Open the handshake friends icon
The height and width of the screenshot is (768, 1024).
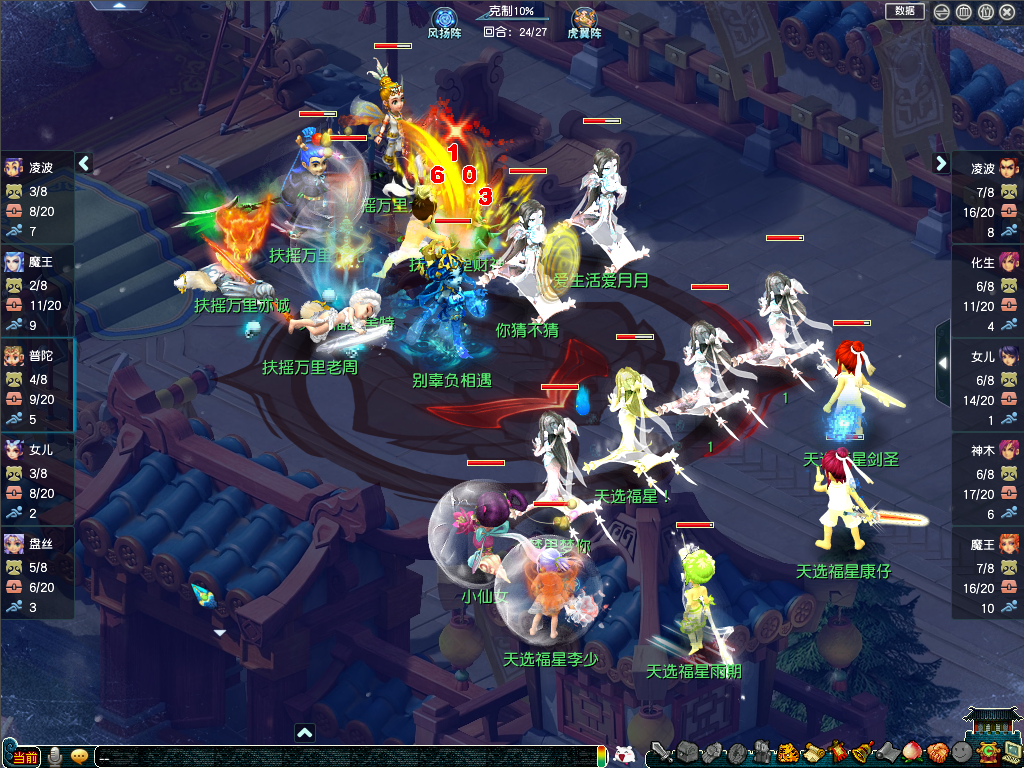[x=936, y=752]
